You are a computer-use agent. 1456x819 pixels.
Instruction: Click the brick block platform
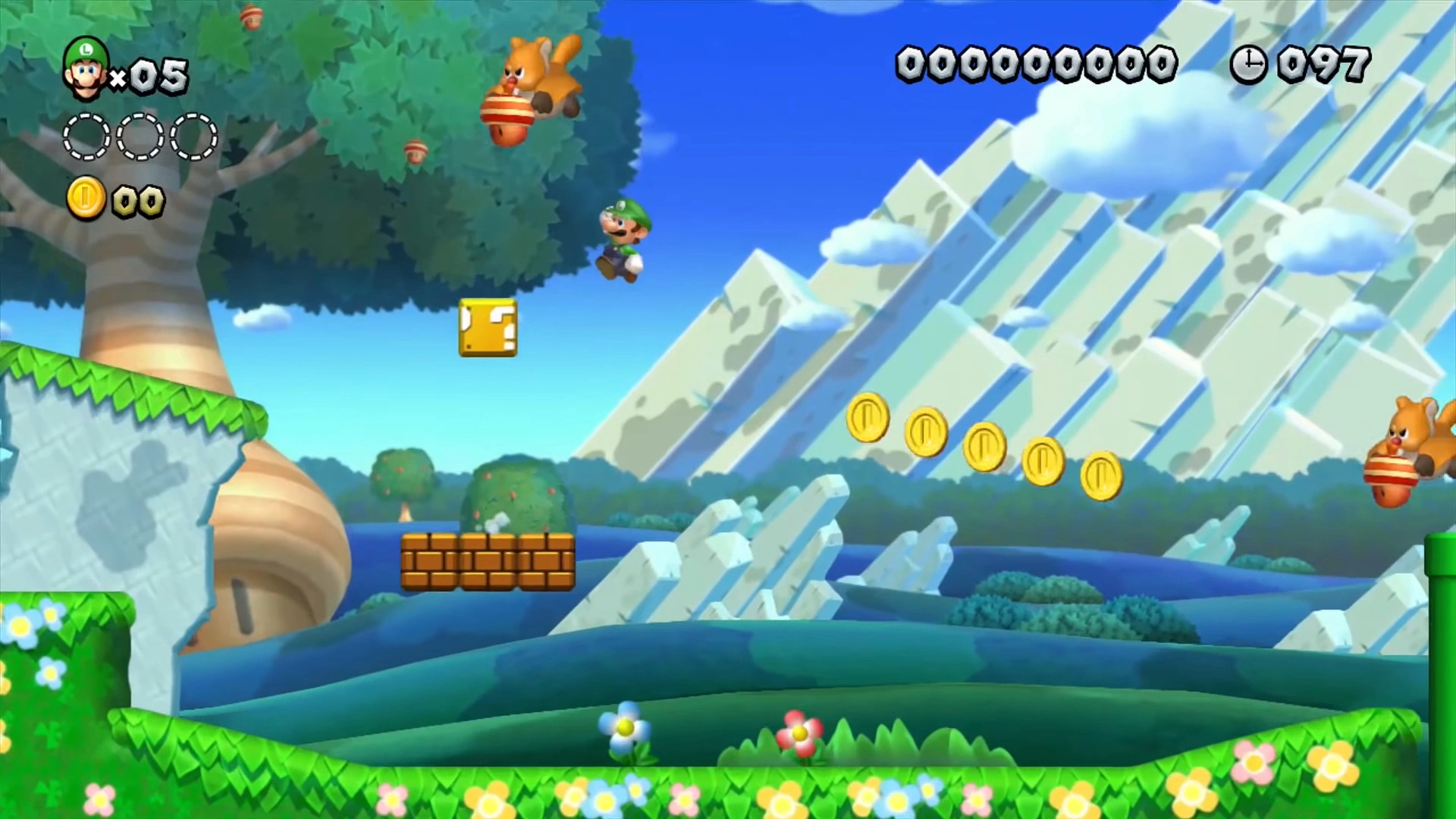point(488,561)
